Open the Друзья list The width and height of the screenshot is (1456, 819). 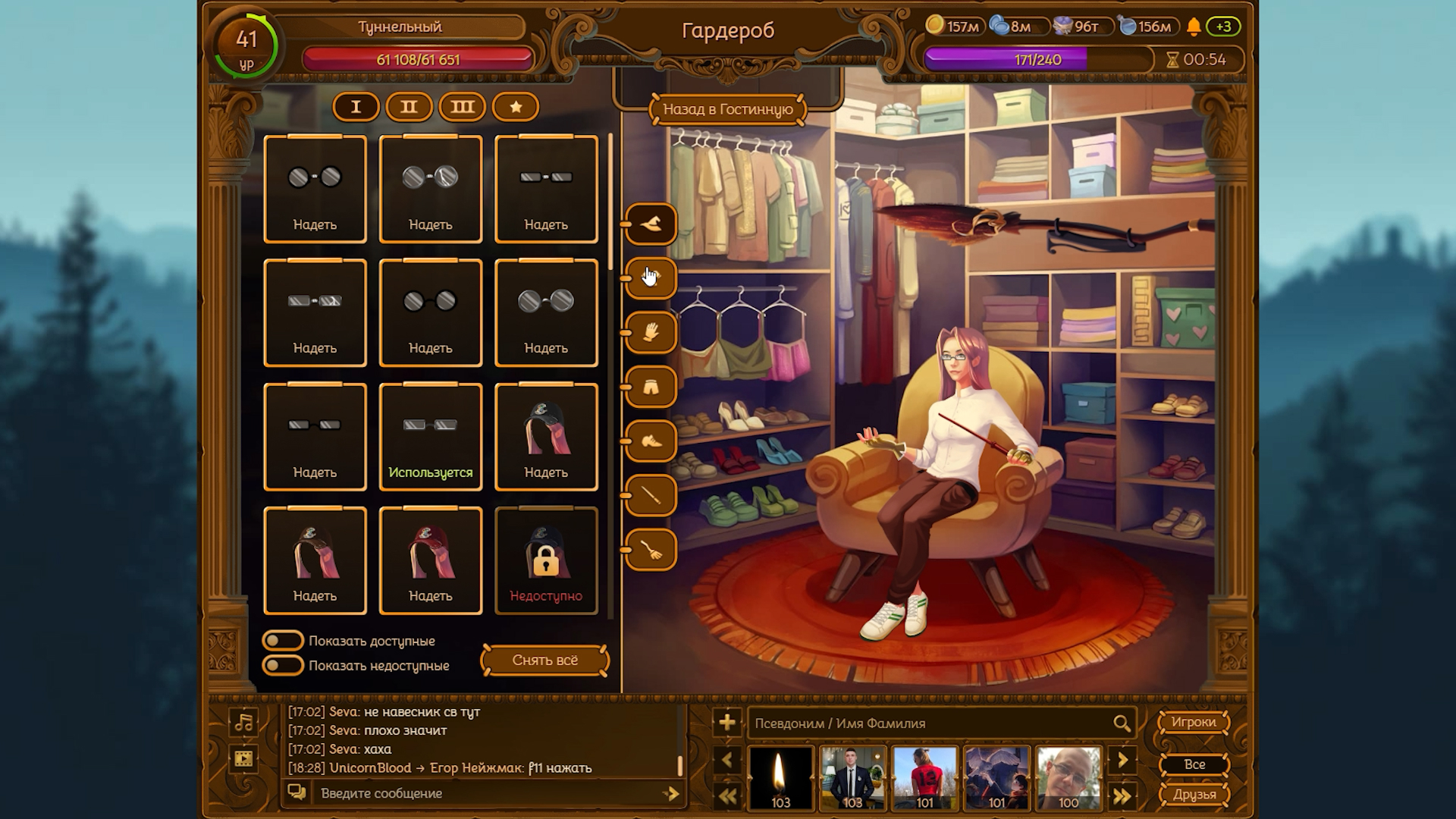[1194, 794]
